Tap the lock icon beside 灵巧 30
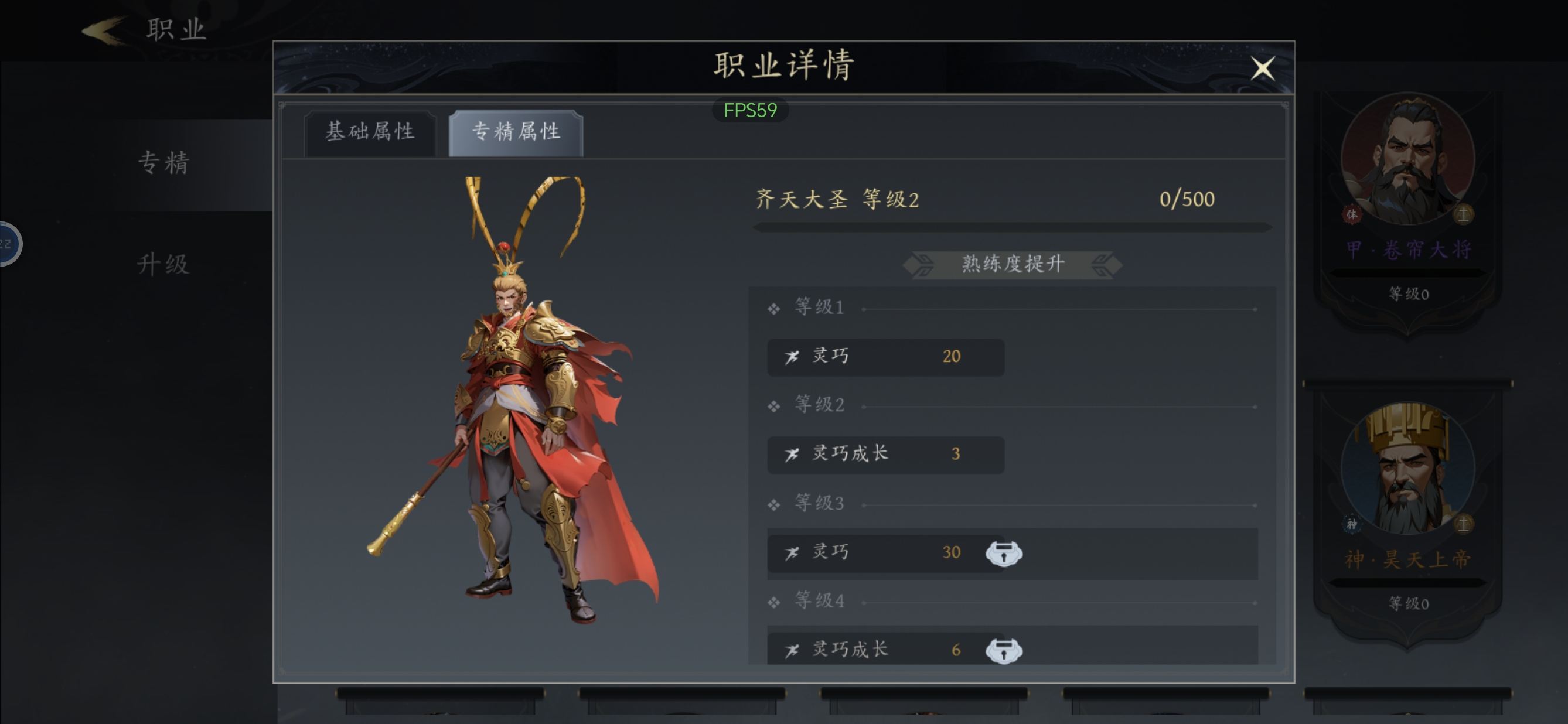 [x=1004, y=553]
